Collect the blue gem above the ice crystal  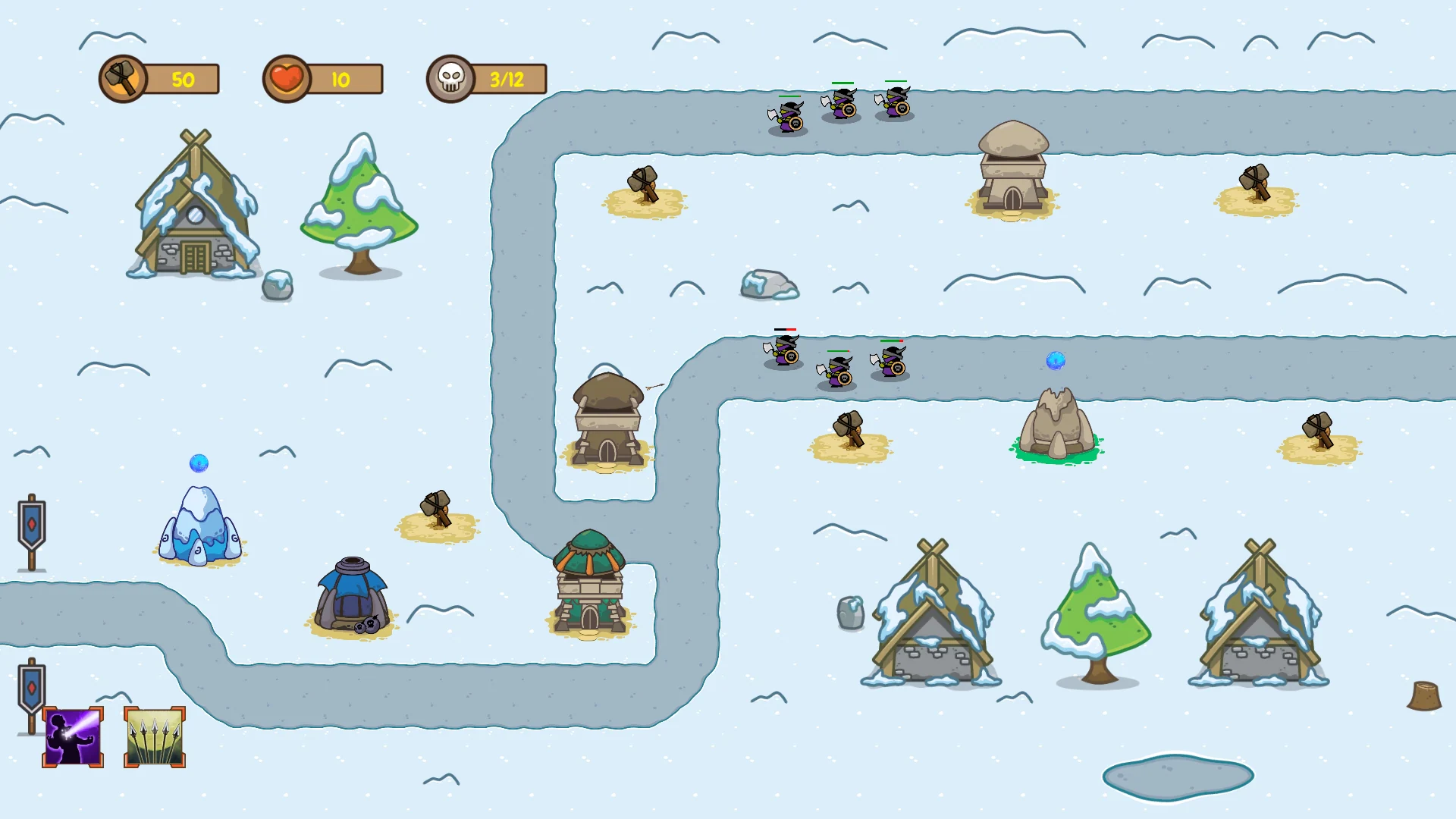tap(199, 463)
